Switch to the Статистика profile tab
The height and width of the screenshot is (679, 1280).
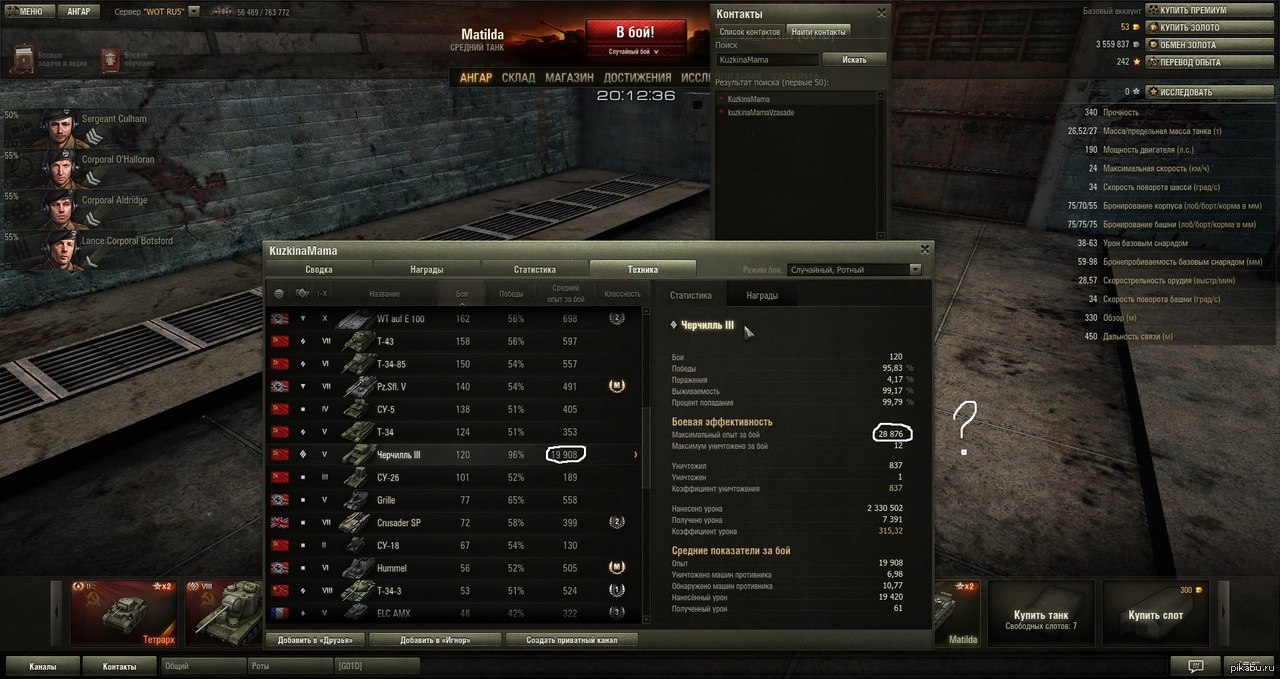pyautogui.click(x=535, y=269)
